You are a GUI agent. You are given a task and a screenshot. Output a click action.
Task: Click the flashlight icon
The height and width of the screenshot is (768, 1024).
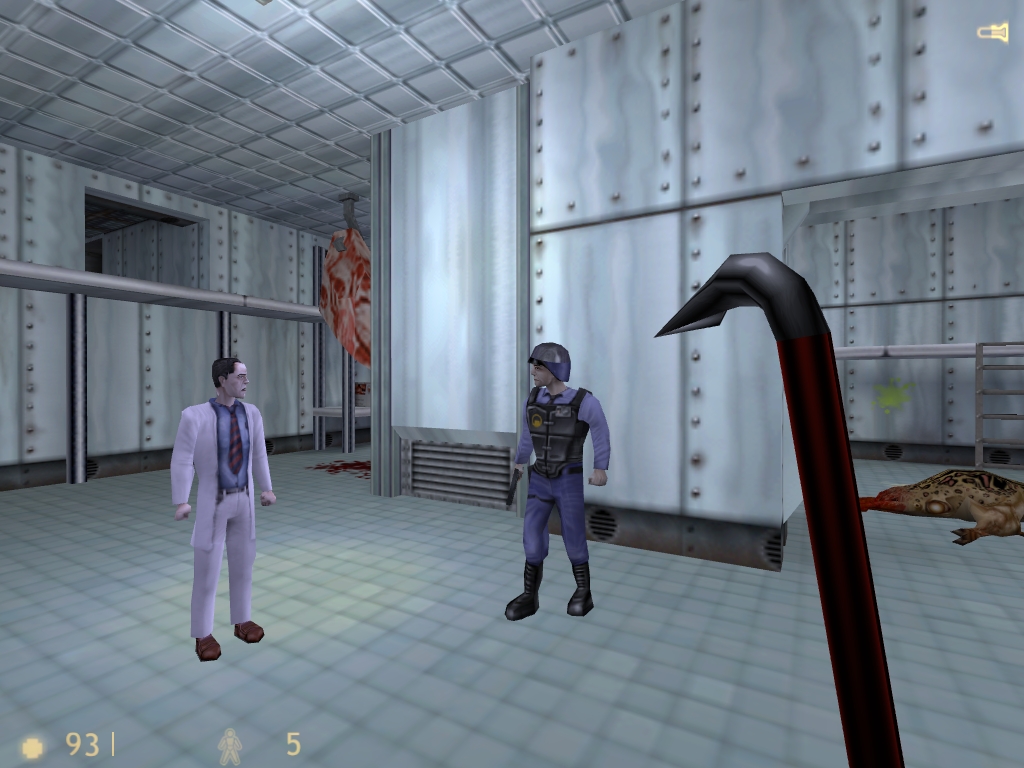pyautogui.click(x=992, y=34)
